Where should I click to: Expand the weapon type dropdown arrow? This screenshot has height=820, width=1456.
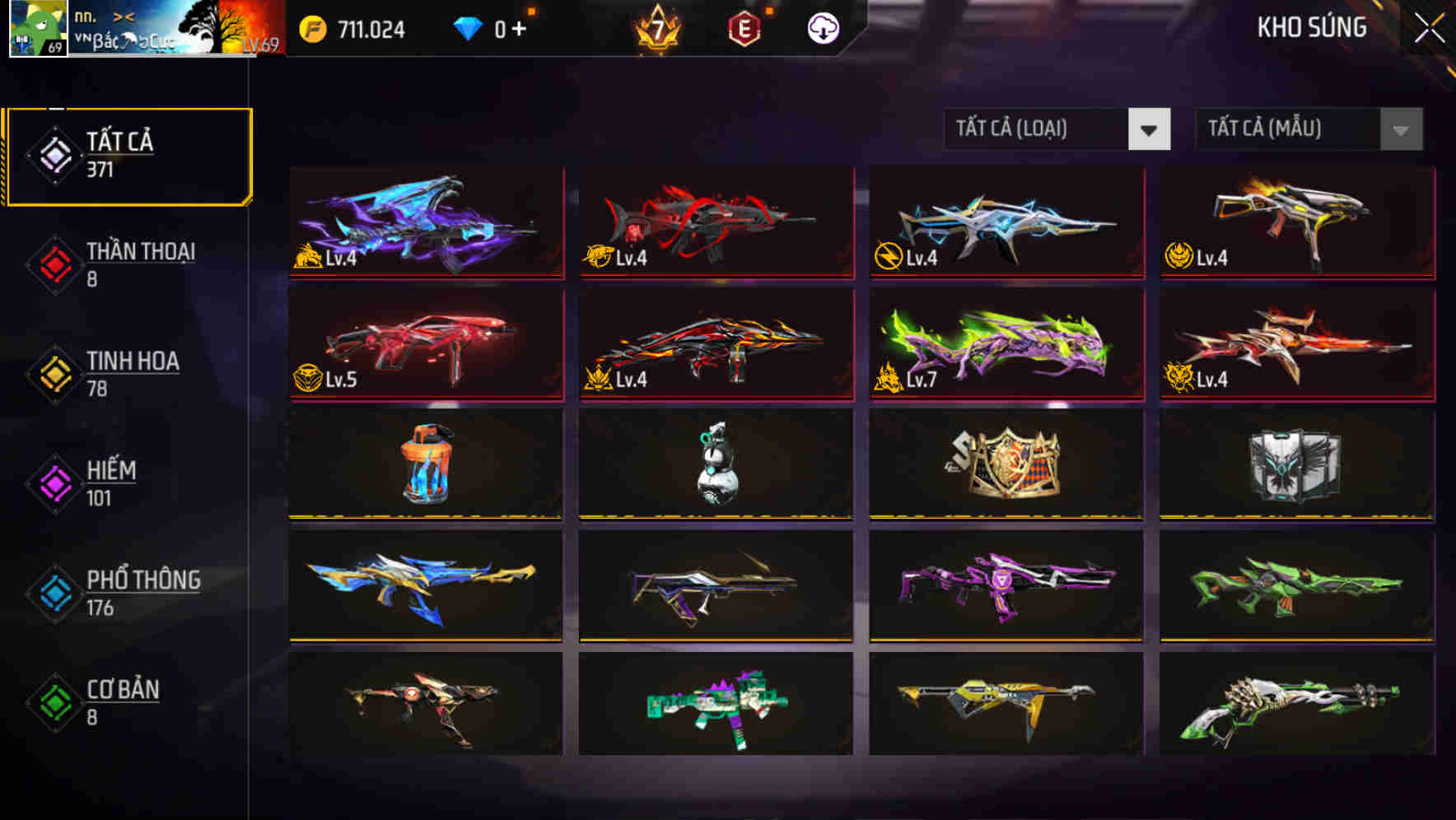point(1150,129)
